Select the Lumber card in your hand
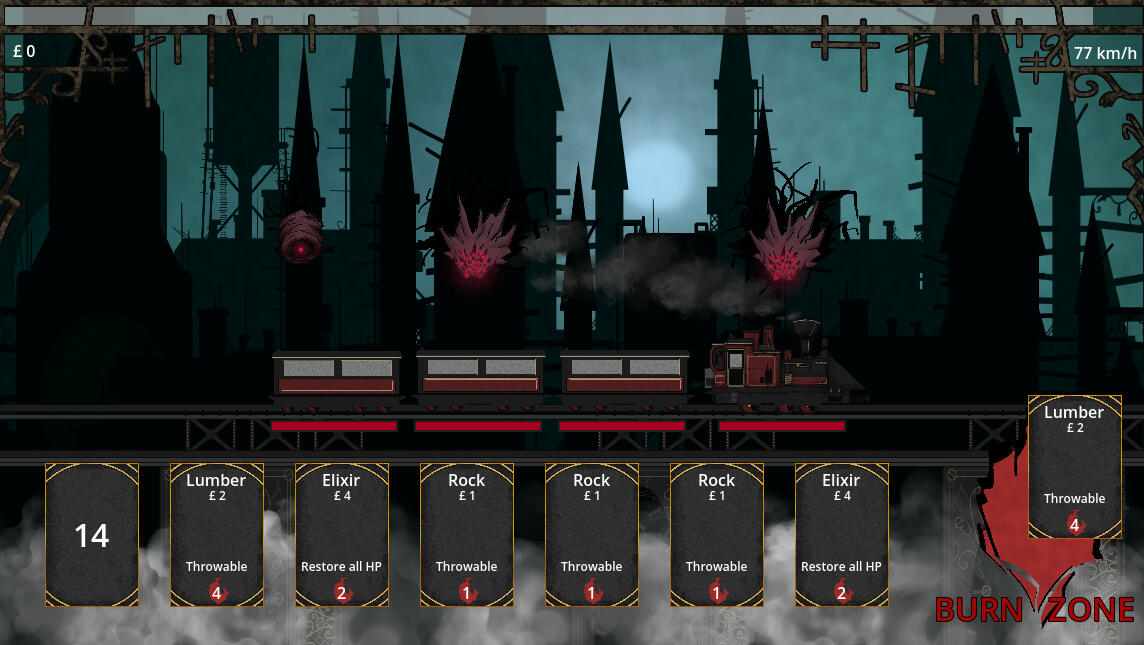Screen dimensions: 1144x645 [x=216, y=534]
